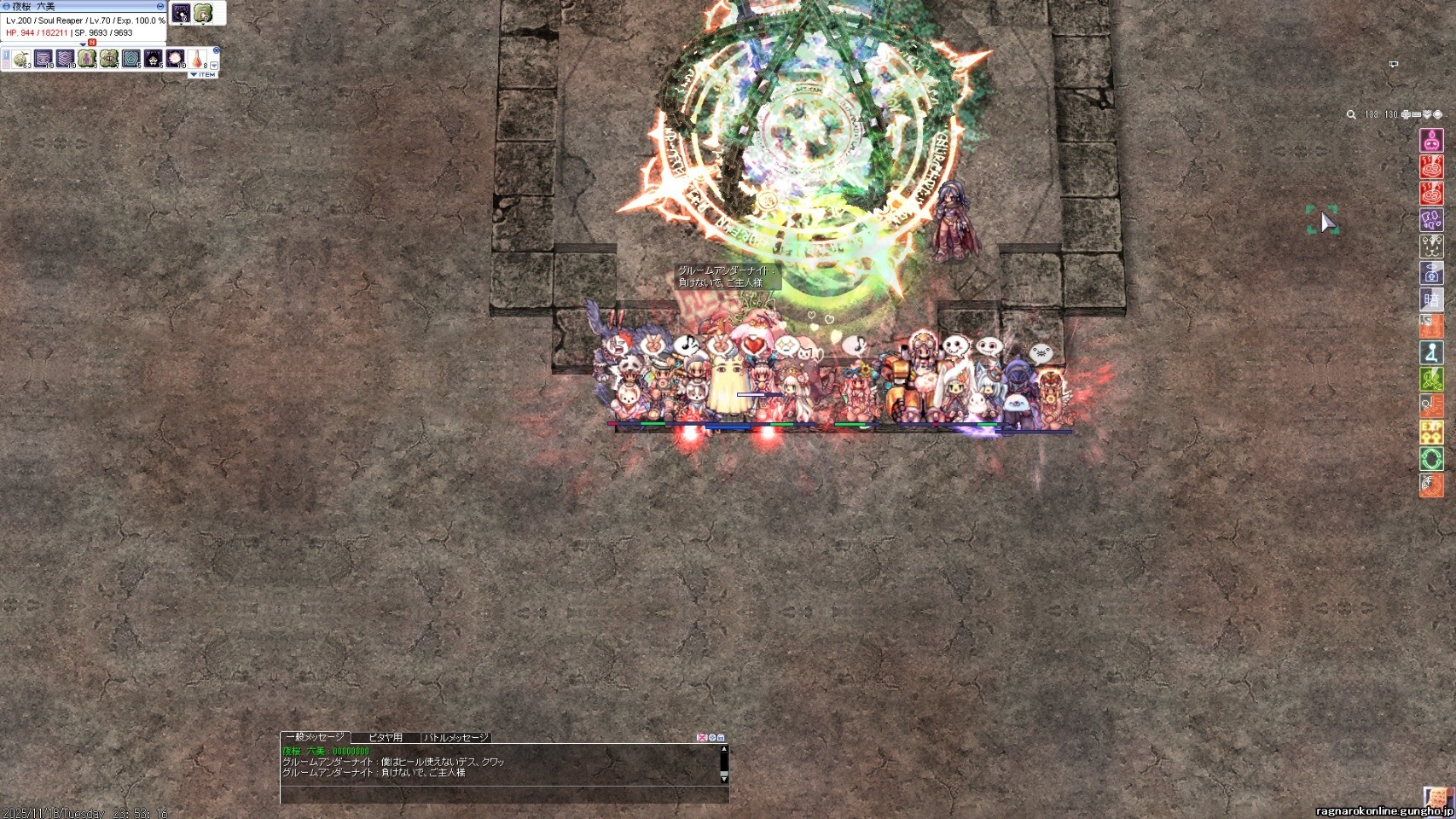Open the バトルメッセージ chat tab
The width and height of the screenshot is (1456, 819).
(456, 737)
